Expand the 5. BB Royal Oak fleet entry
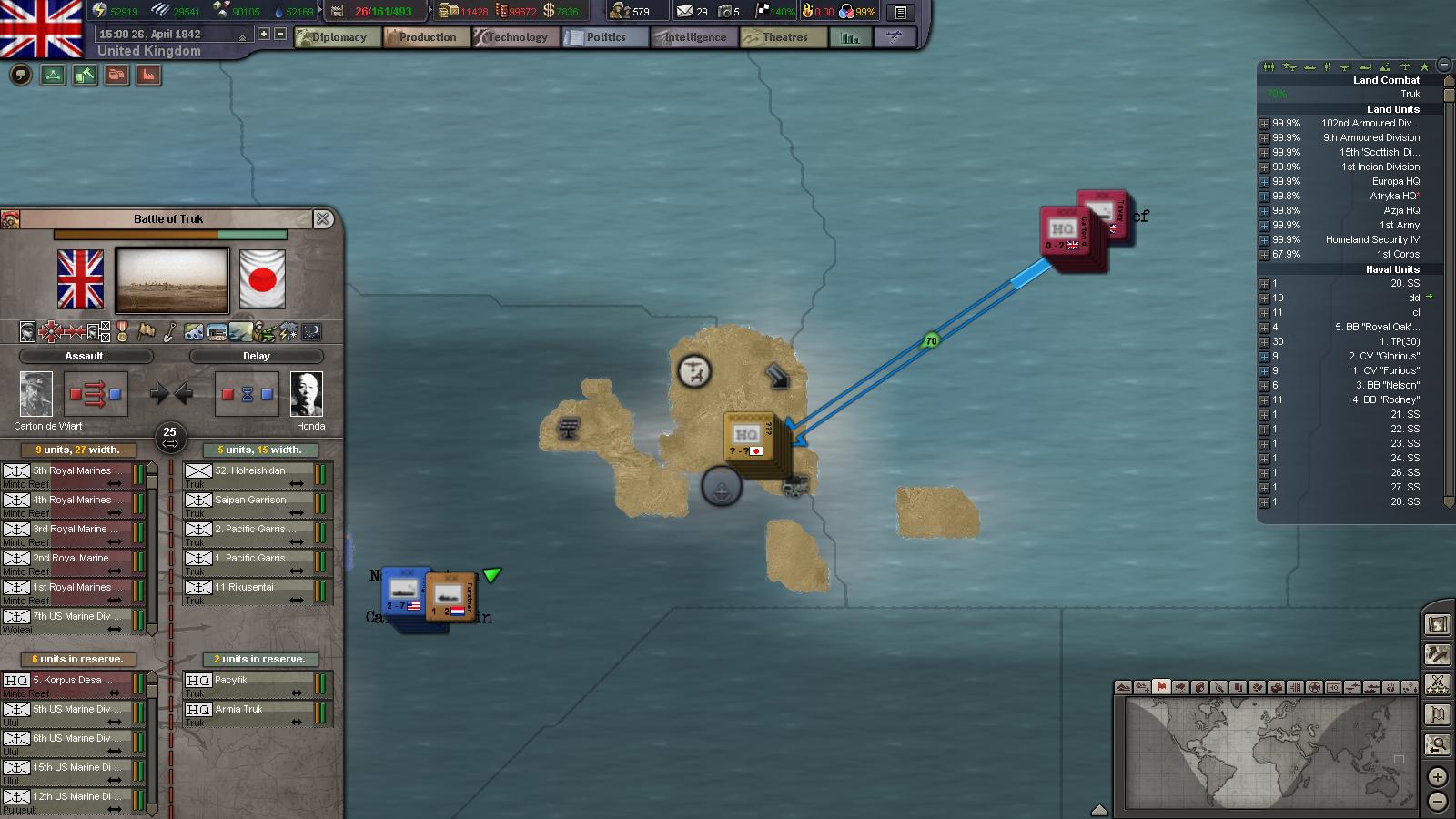This screenshot has width=1456, height=819. tap(1264, 328)
